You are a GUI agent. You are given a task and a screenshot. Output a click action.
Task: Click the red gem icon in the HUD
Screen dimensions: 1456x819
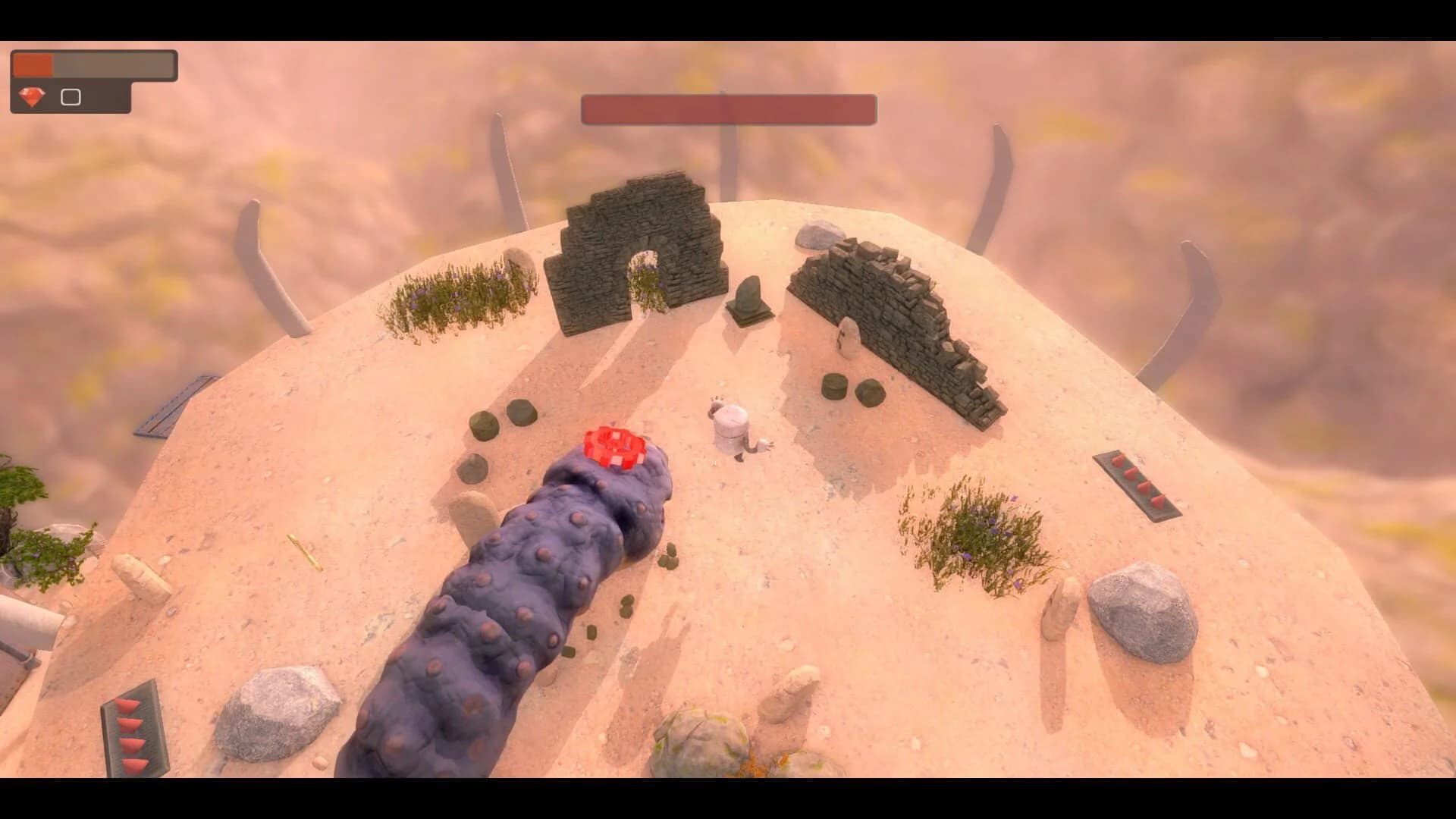point(32,97)
